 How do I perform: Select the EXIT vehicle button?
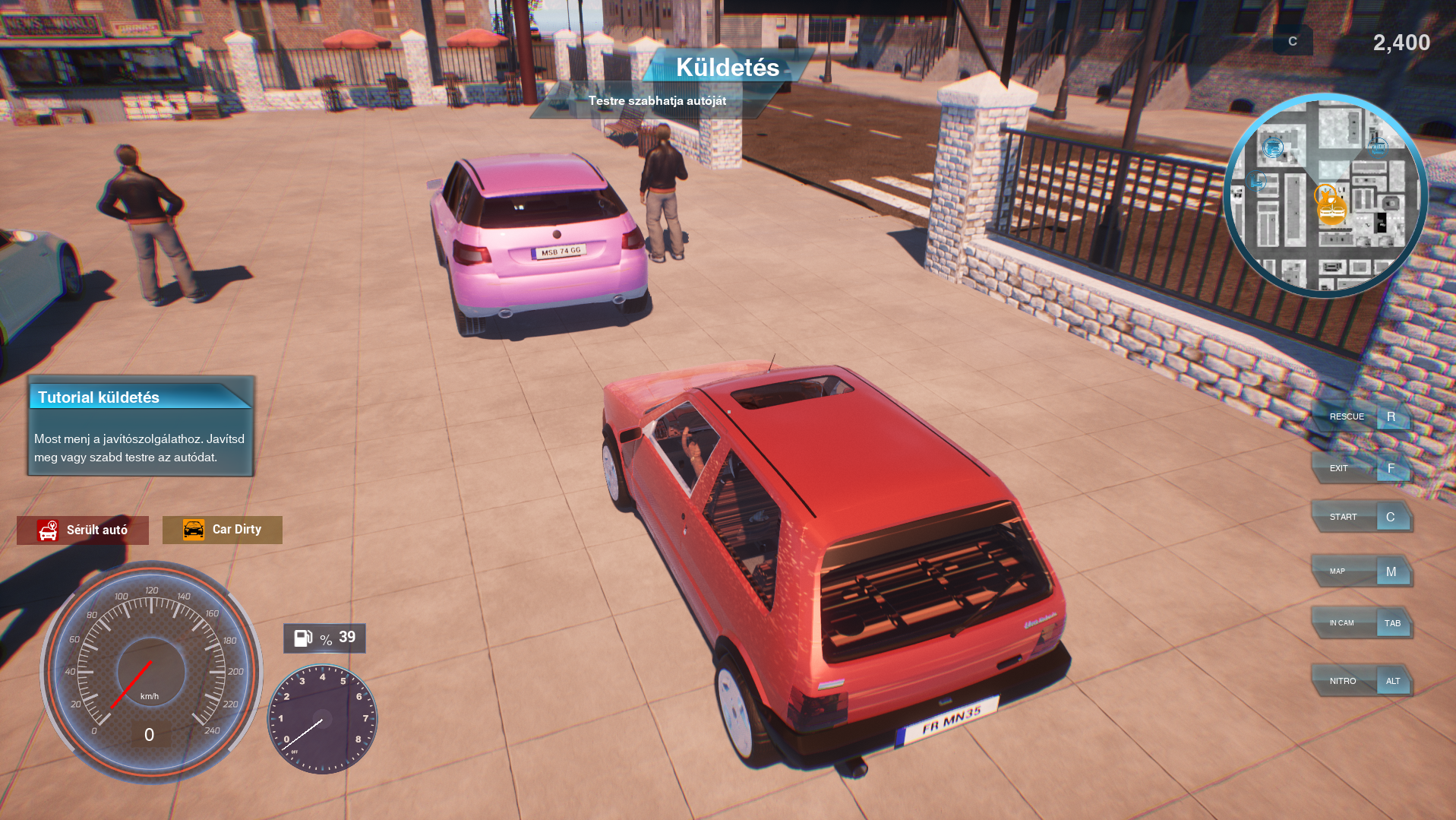coord(1361,468)
